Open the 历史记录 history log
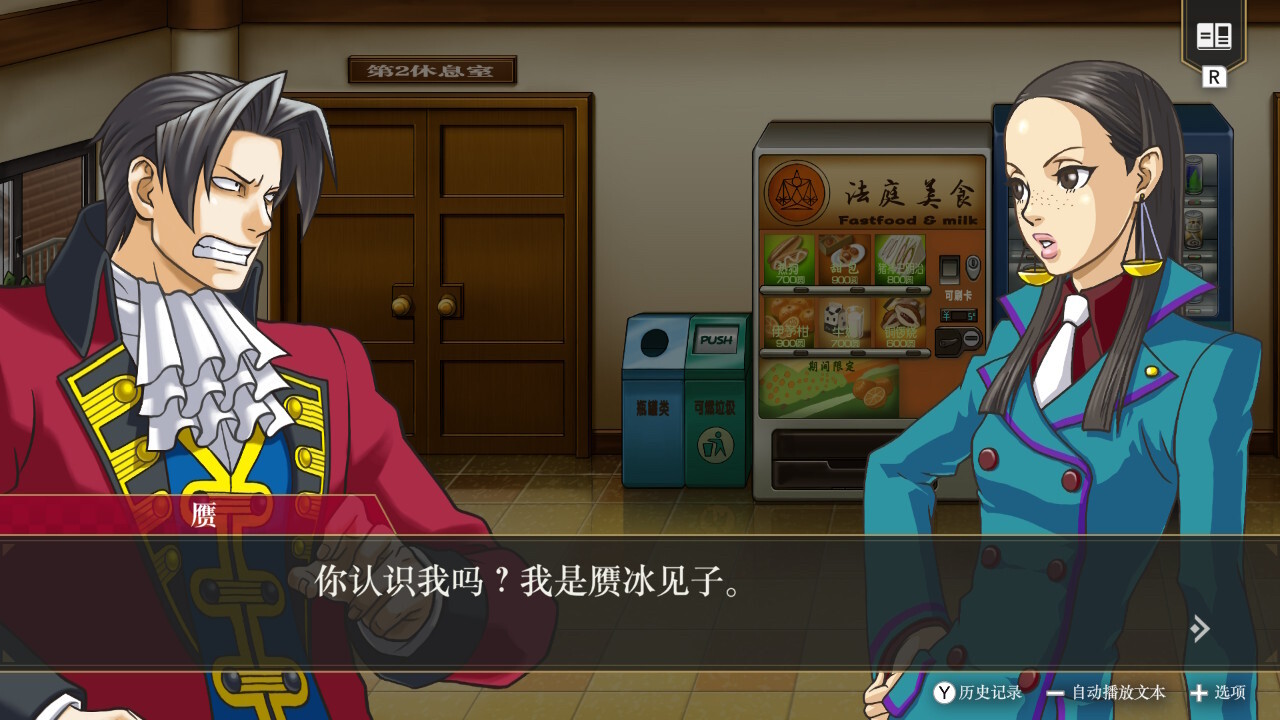1280x720 pixels. [978, 692]
